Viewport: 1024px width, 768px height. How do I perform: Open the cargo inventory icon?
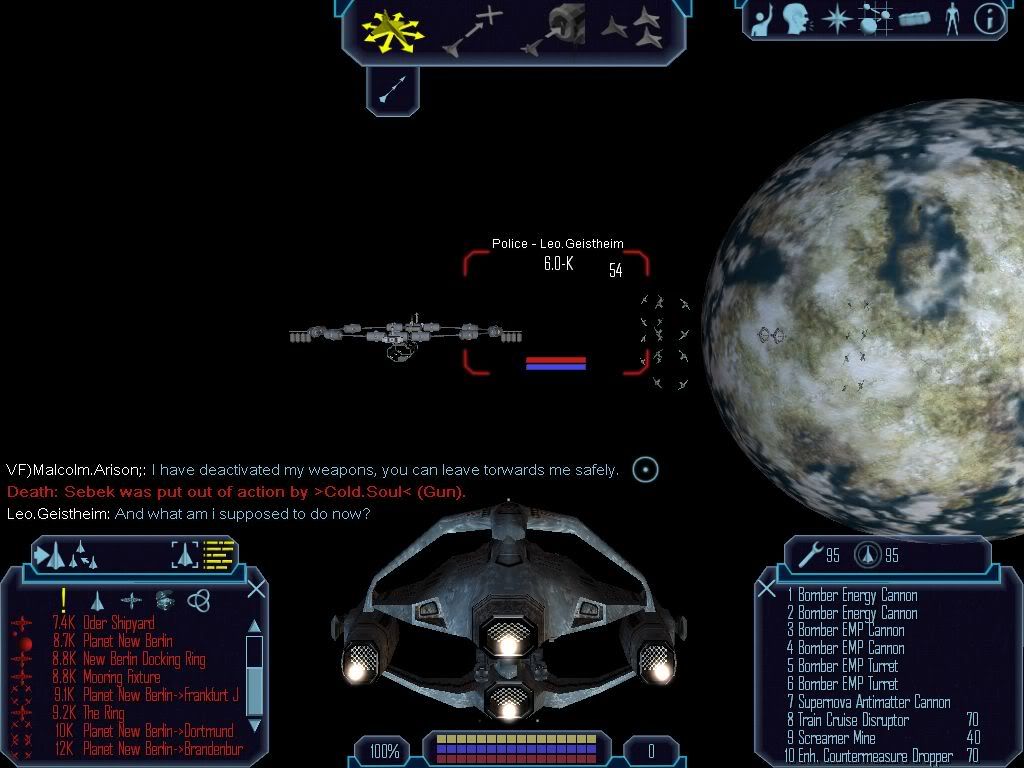915,18
